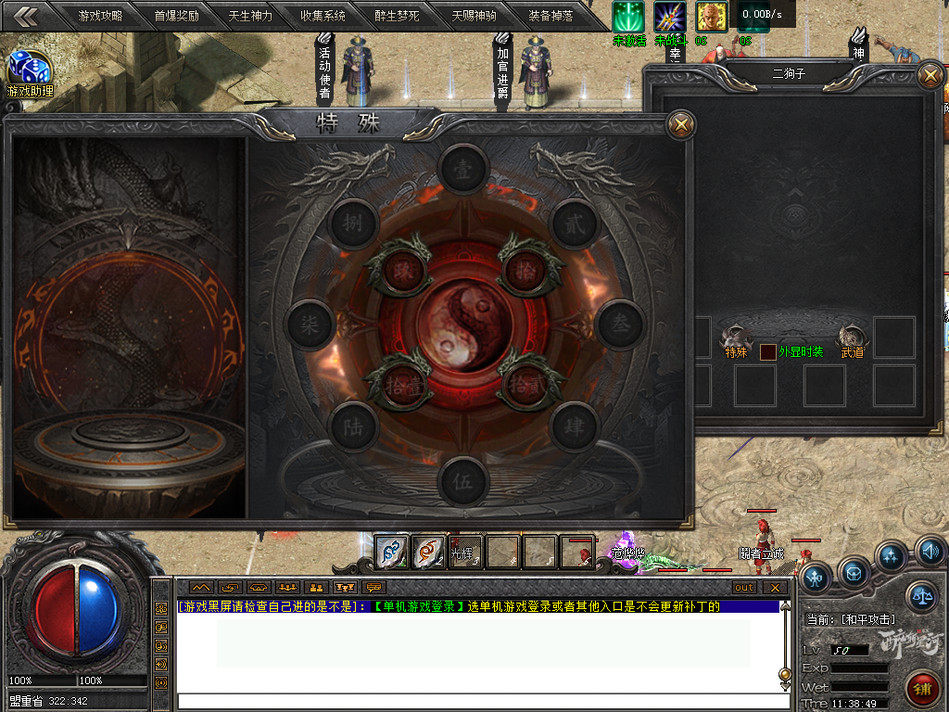Select the 天生神力 menu entry

pyautogui.click(x=250, y=16)
